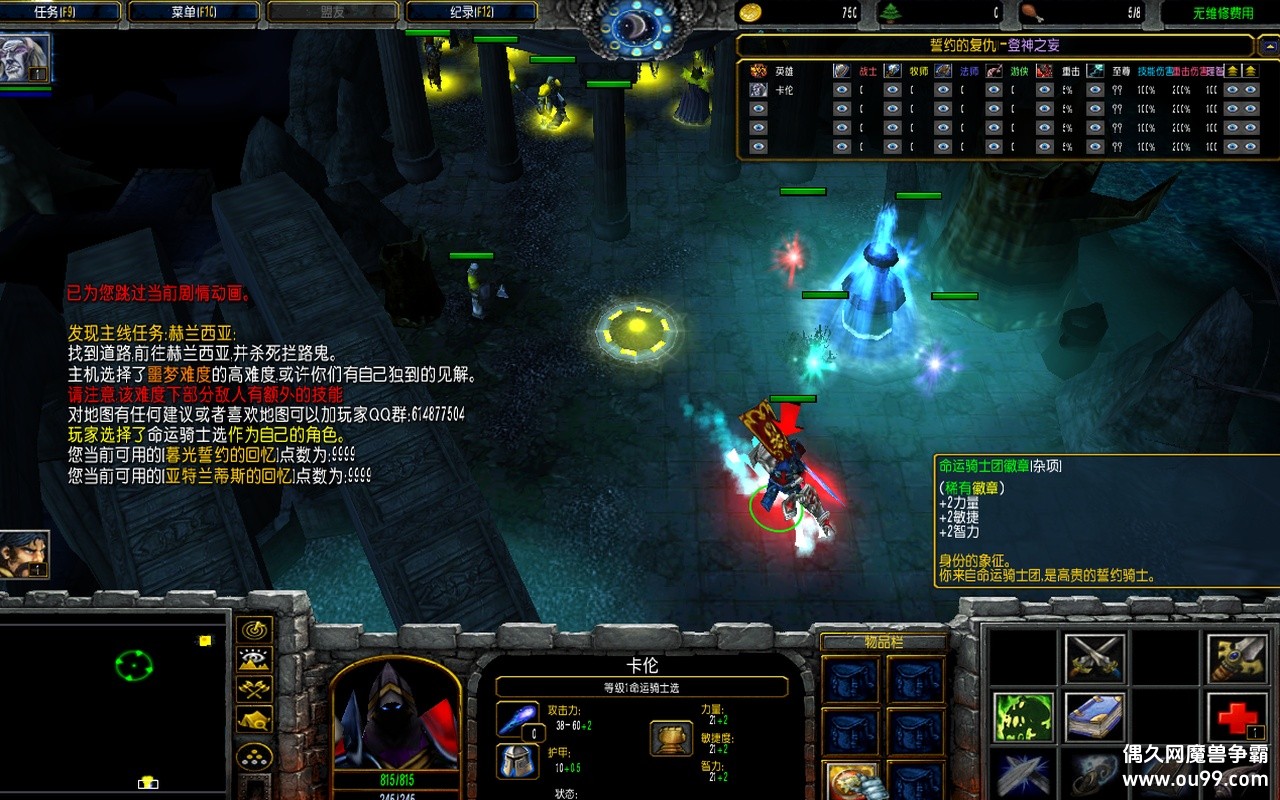1280x800 pixels.
Task: Select the bearded hero portrait icon
Action: click(24, 555)
